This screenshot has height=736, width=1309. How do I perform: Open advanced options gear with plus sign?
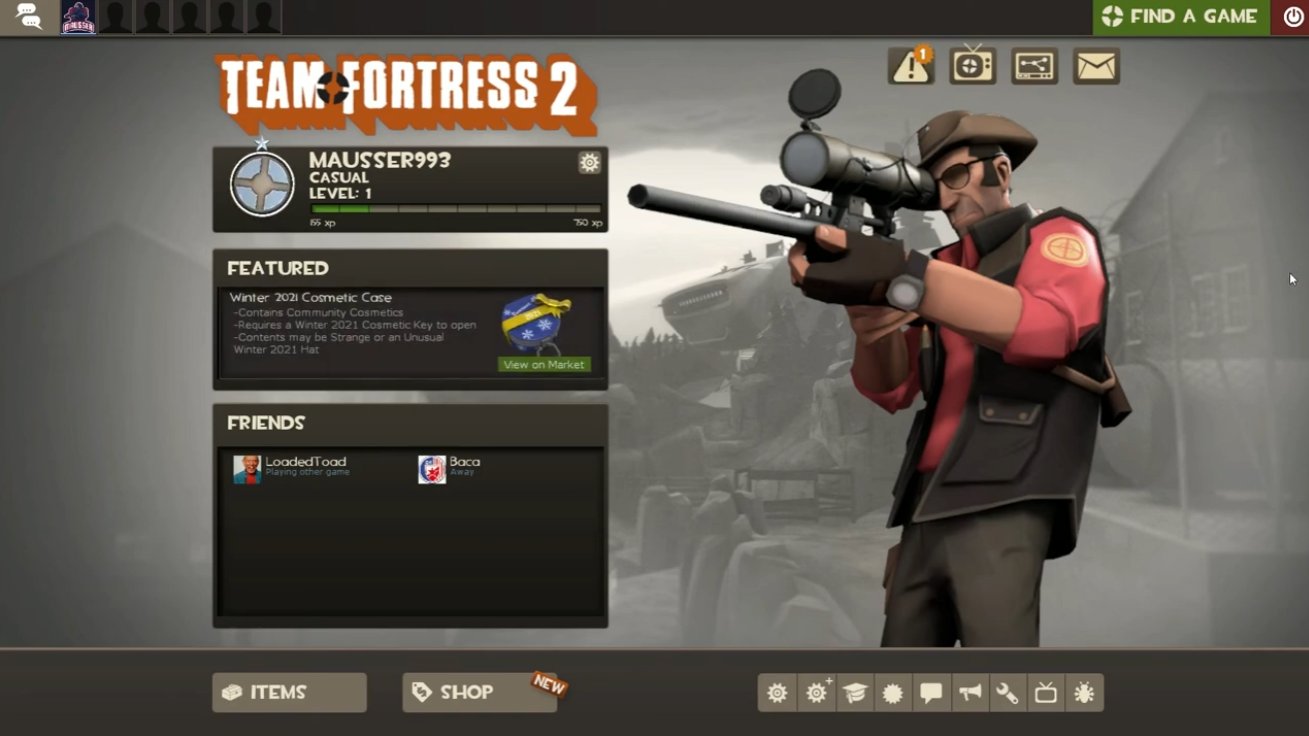[x=817, y=693]
